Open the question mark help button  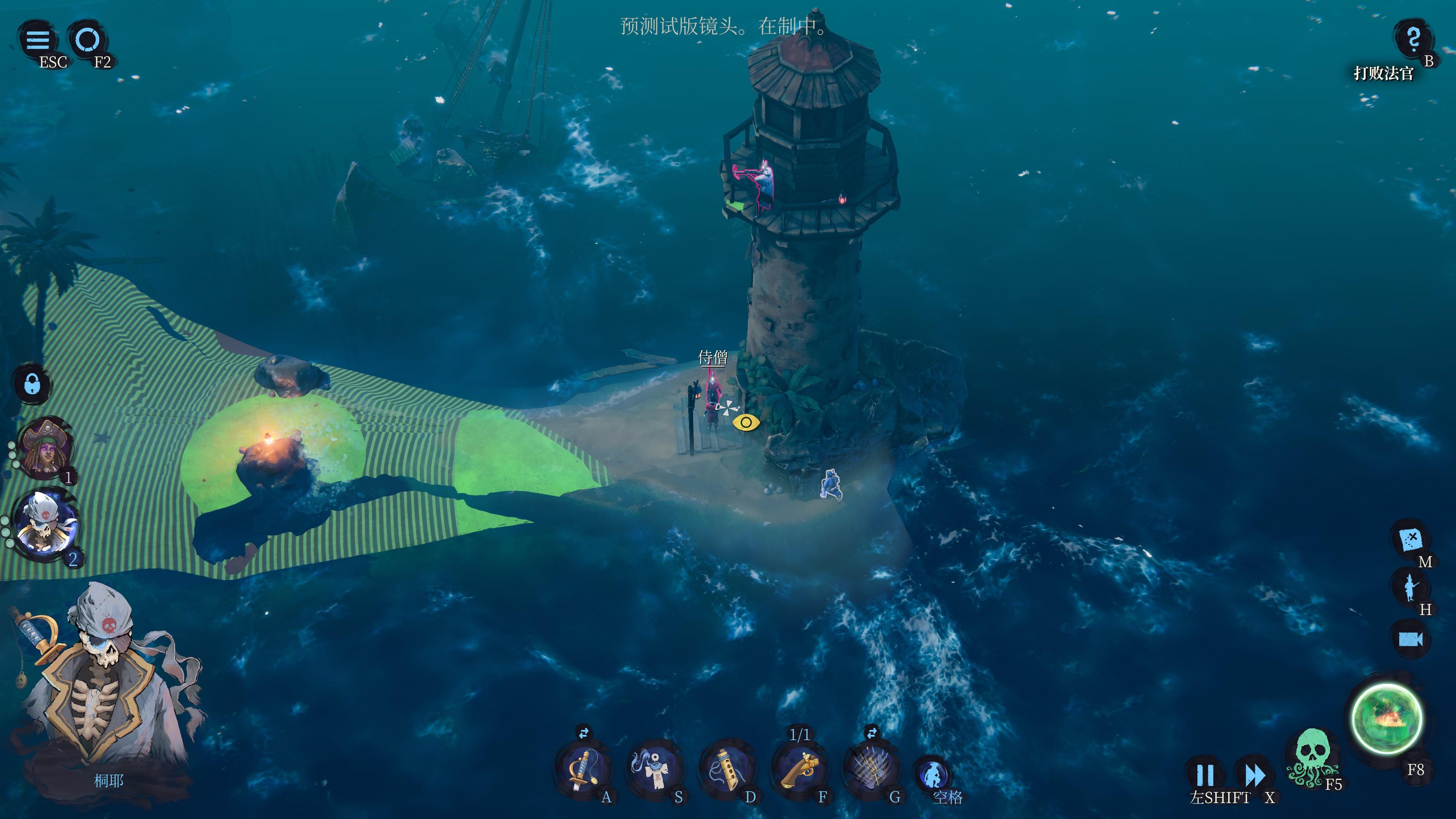[x=1413, y=38]
